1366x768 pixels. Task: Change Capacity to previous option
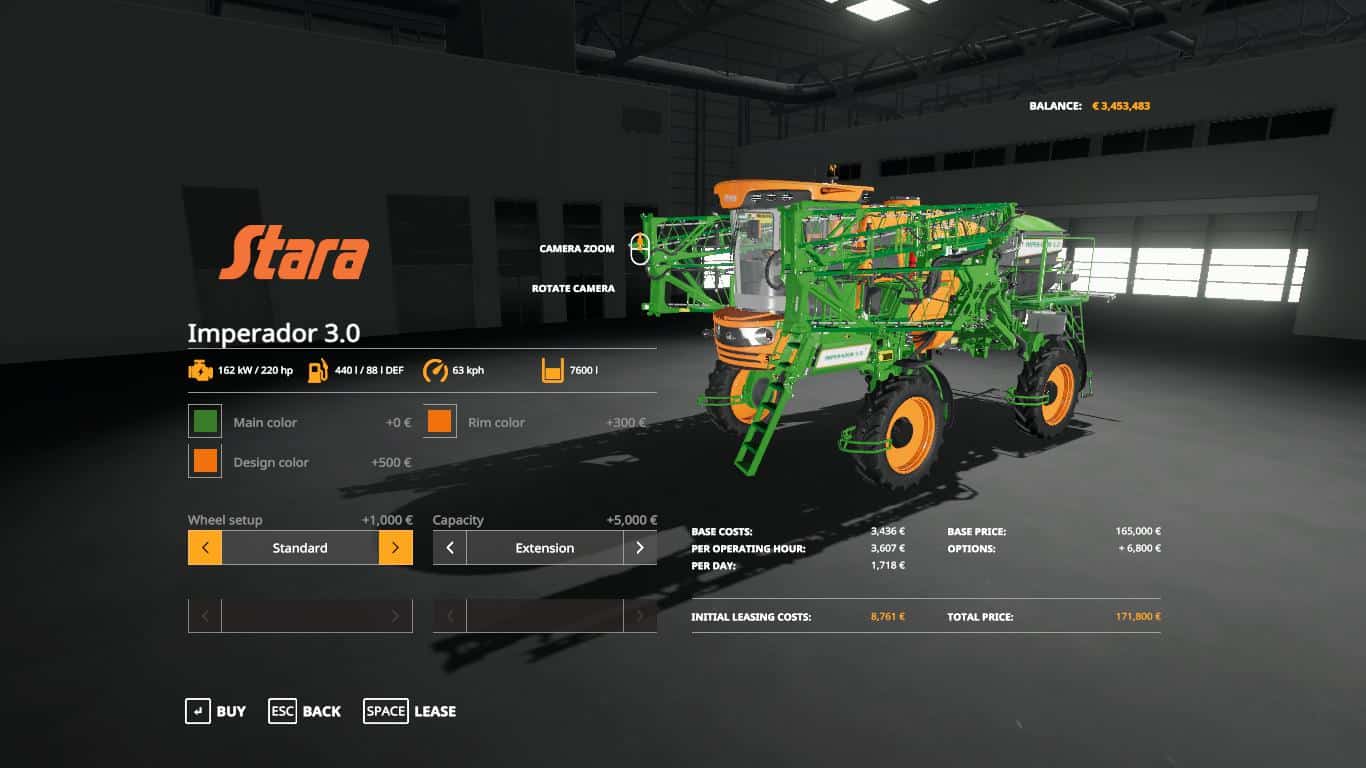(x=450, y=548)
